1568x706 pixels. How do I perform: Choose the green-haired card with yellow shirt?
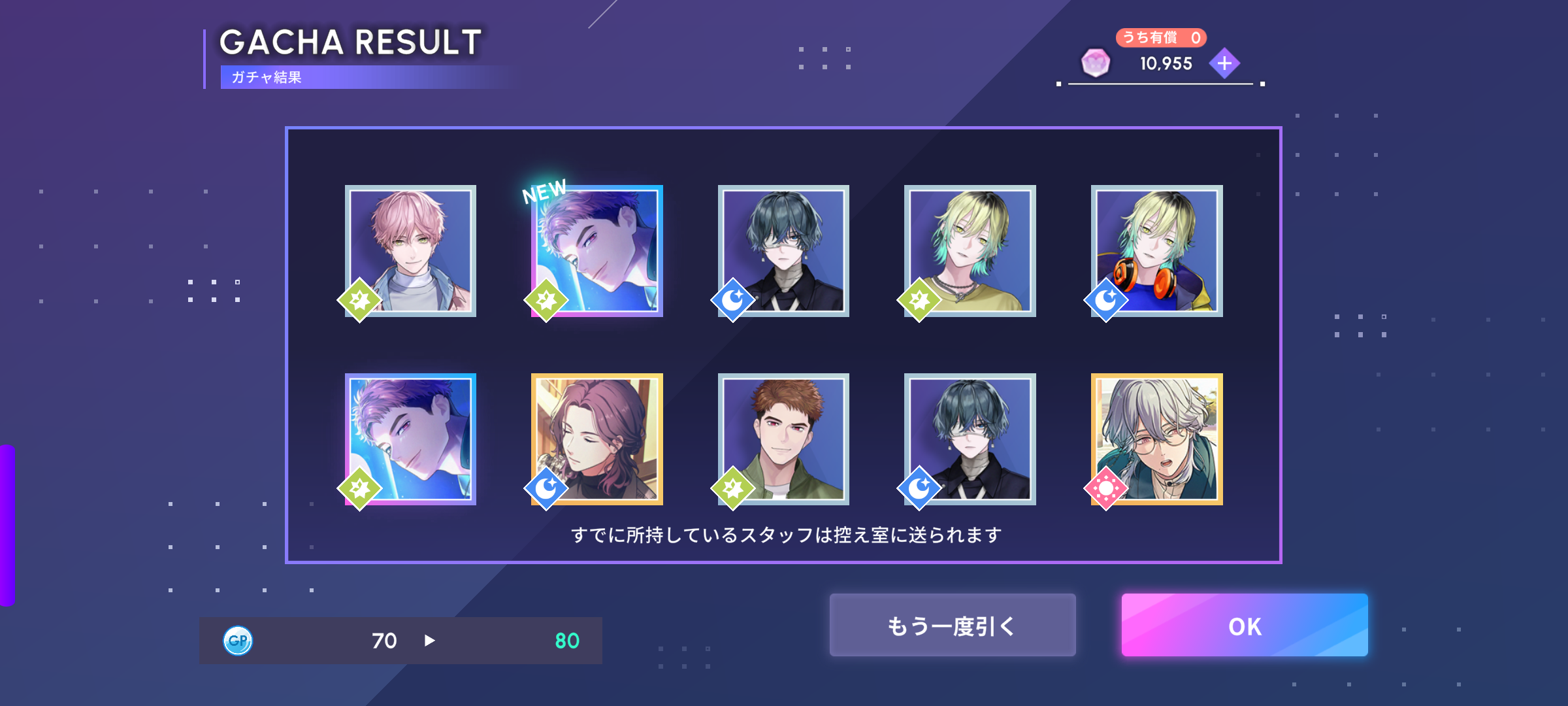tap(970, 251)
